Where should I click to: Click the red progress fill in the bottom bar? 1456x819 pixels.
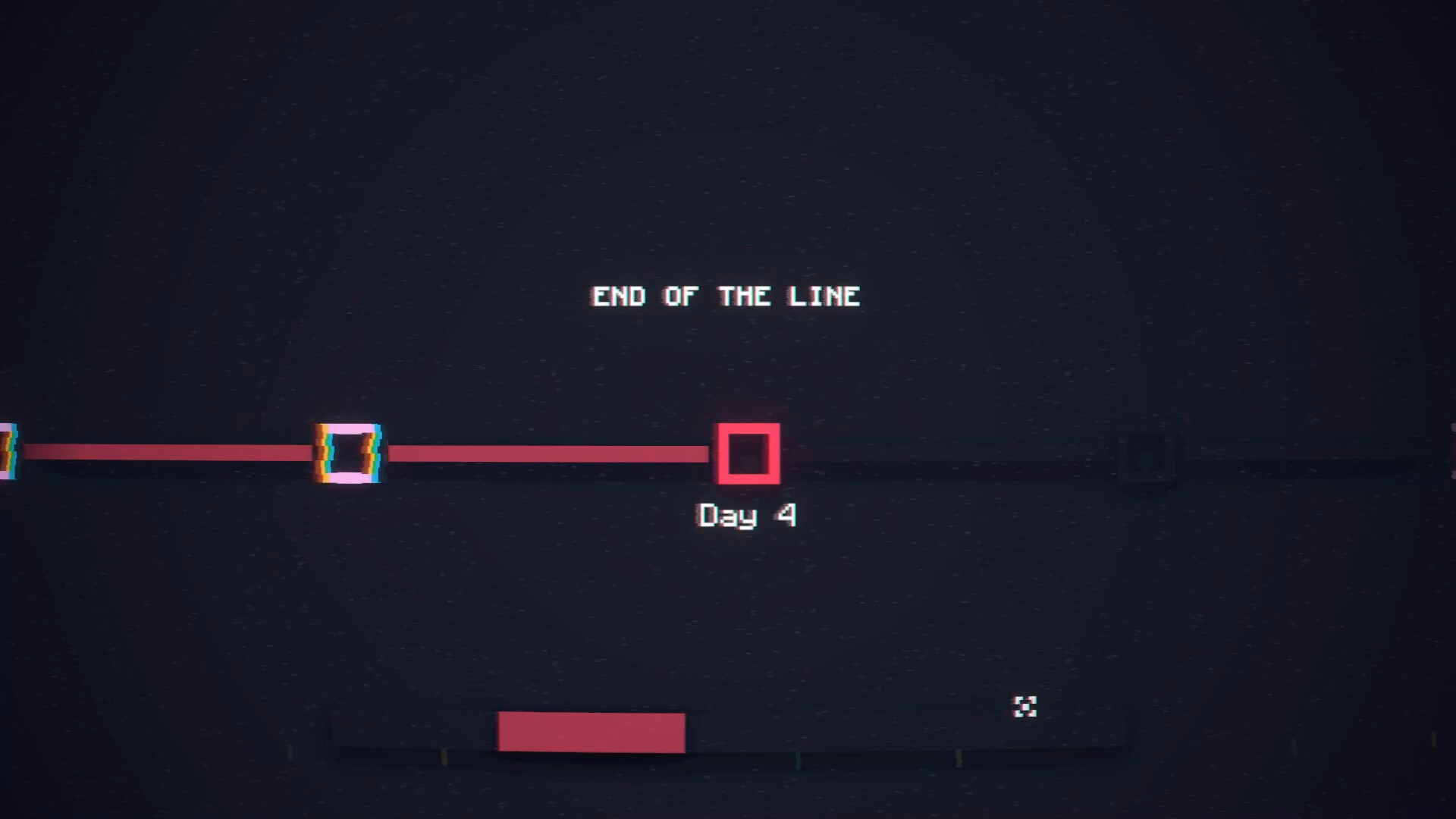[x=591, y=730]
